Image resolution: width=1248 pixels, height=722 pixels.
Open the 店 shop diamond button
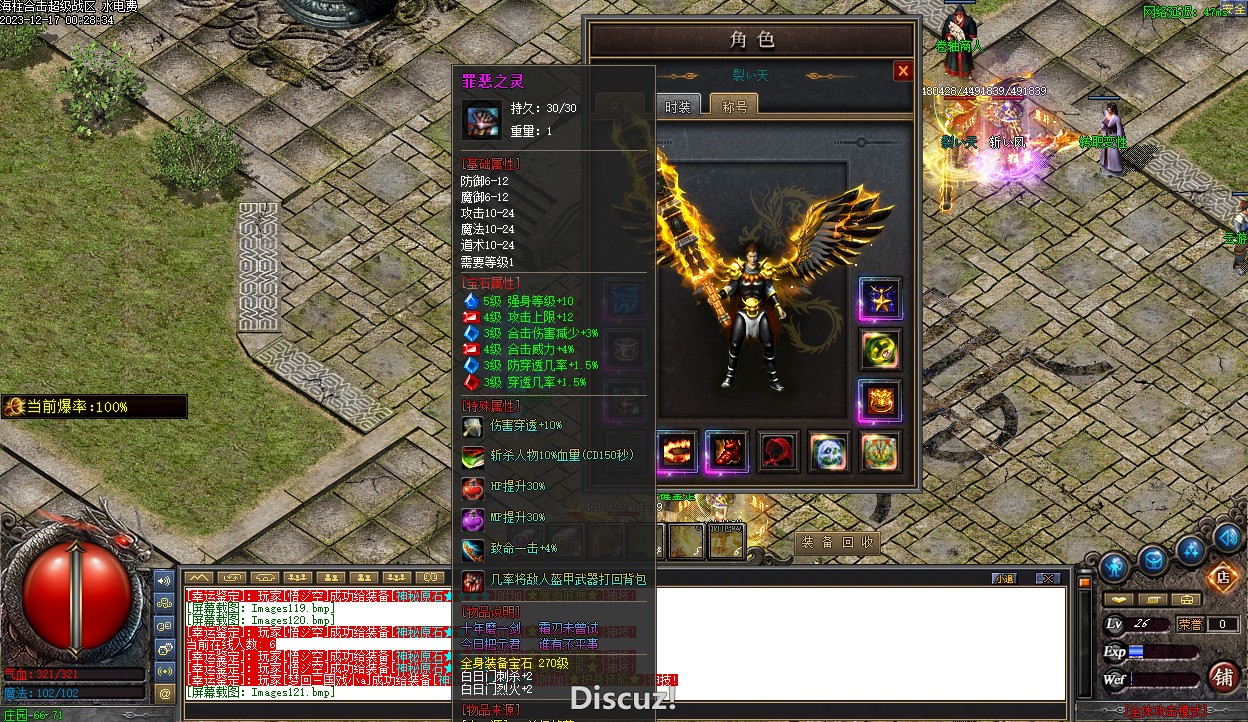[1221, 576]
